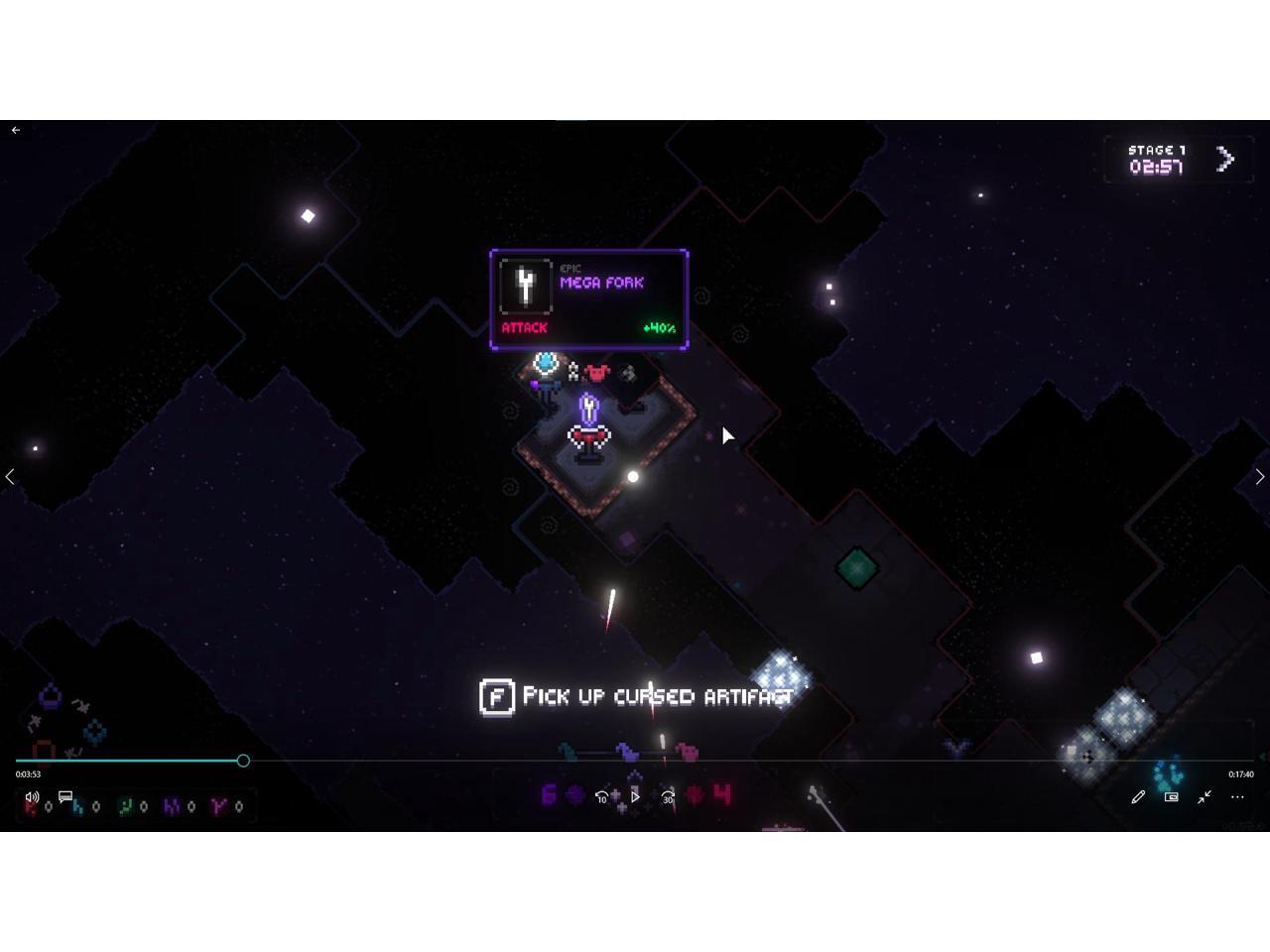
Task: Go back with the top-left arrow
Action: coord(16,130)
